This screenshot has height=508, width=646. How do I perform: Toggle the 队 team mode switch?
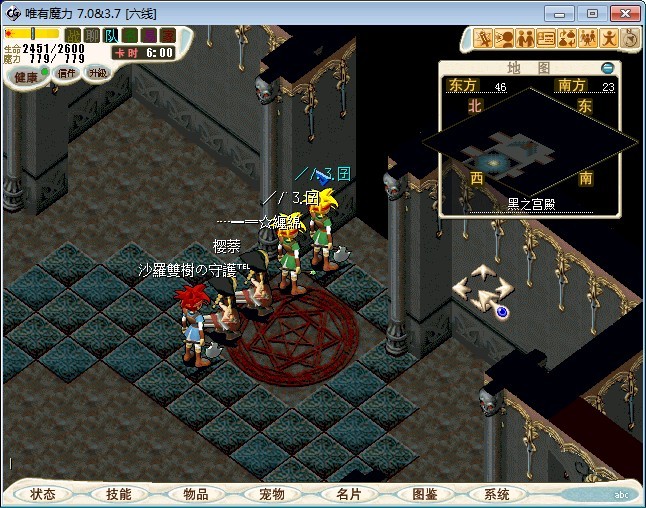pyautogui.click(x=109, y=35)
